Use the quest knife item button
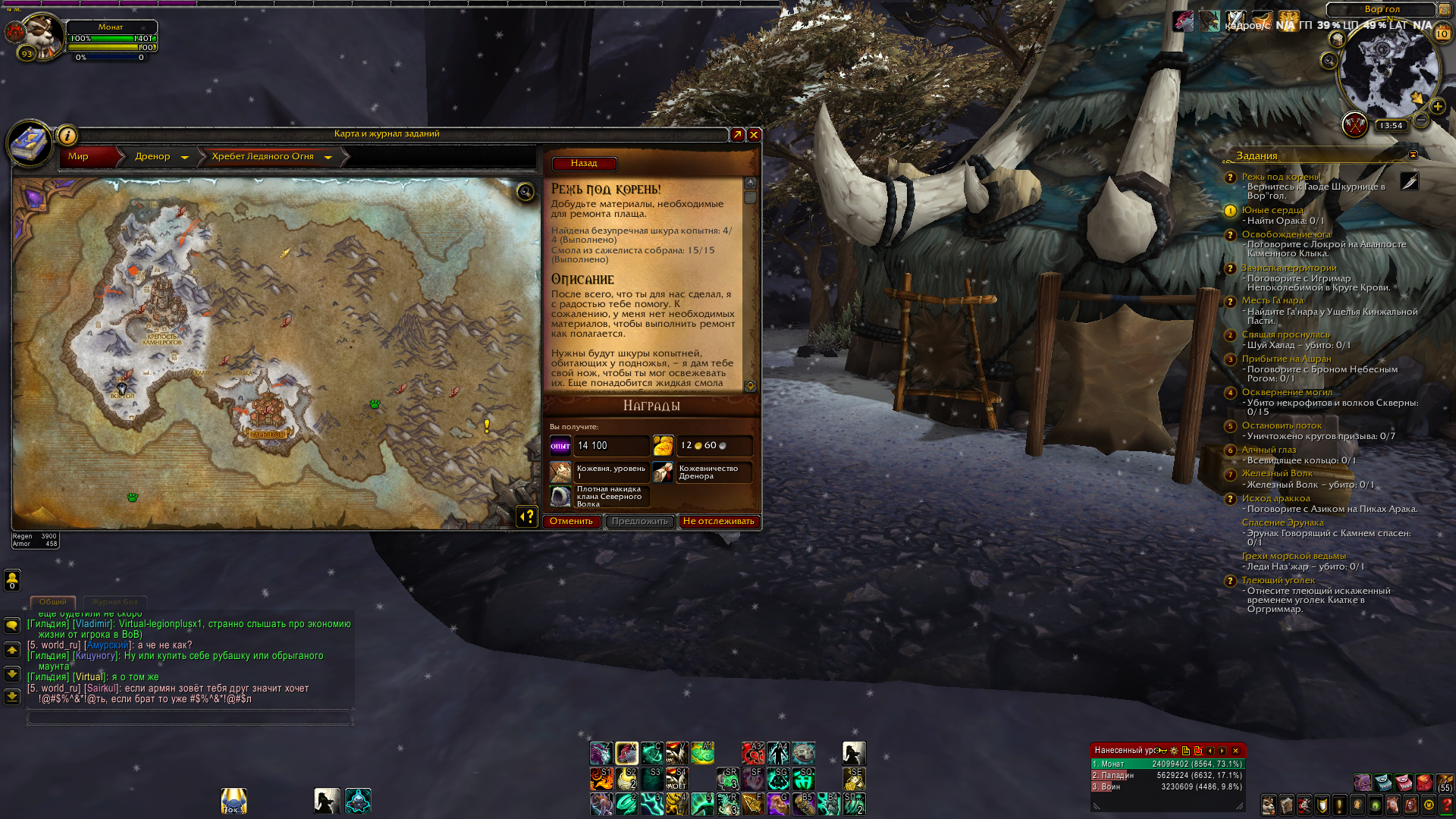 point(1409,182)
